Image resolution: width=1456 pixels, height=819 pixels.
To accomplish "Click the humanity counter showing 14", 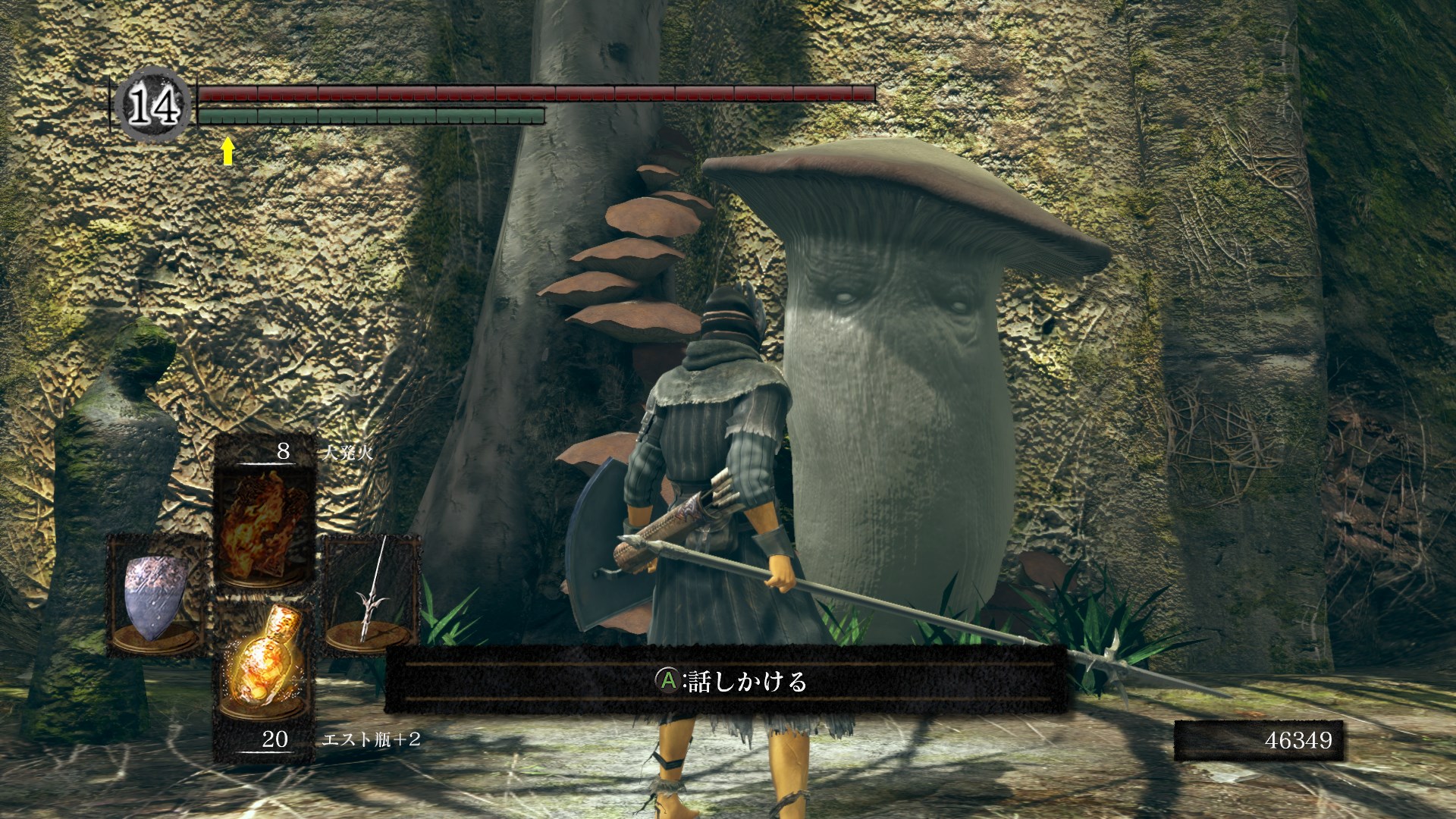I will coord(153,105).
